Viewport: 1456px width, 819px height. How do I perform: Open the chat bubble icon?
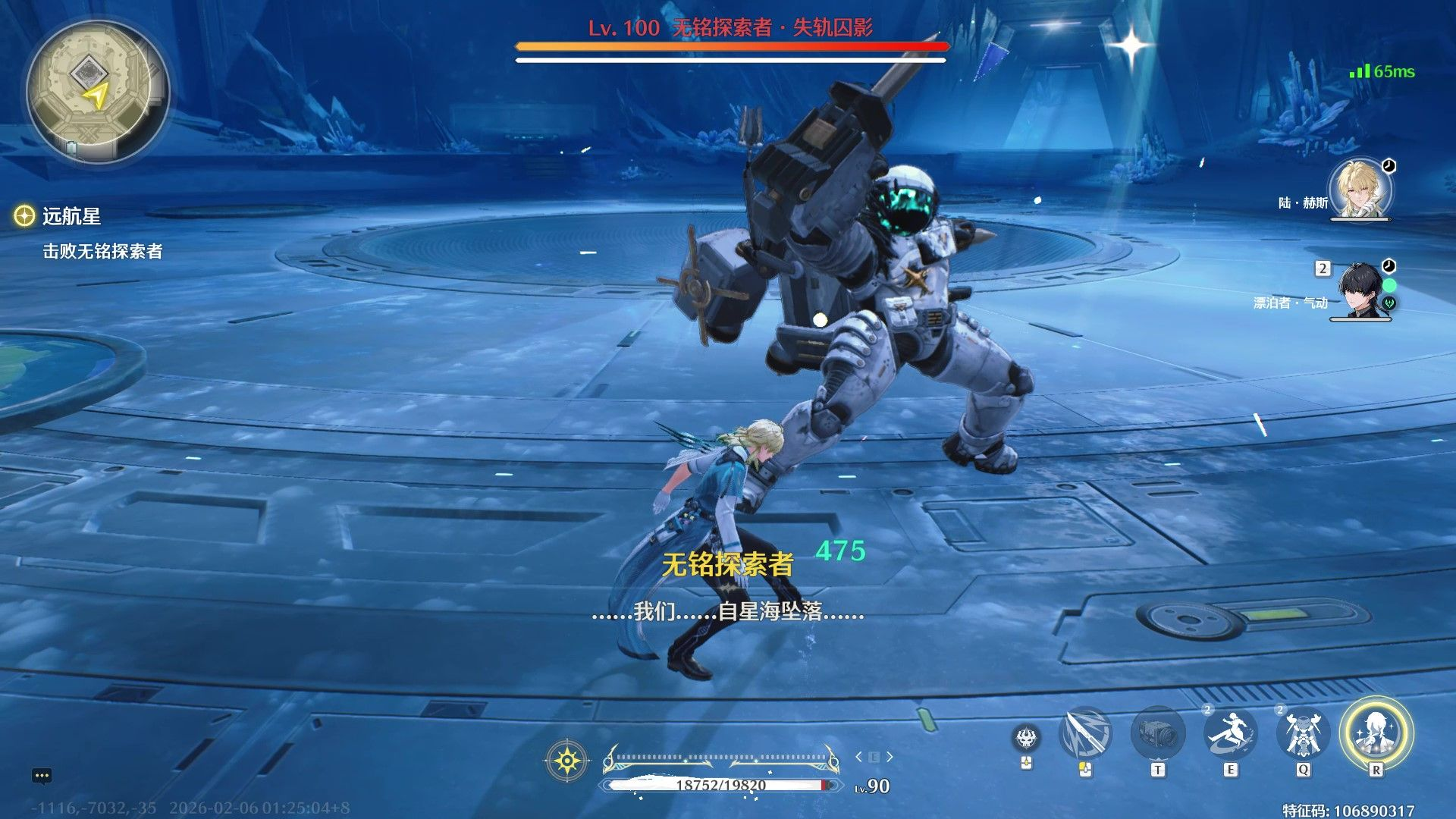tap(42, 776)
